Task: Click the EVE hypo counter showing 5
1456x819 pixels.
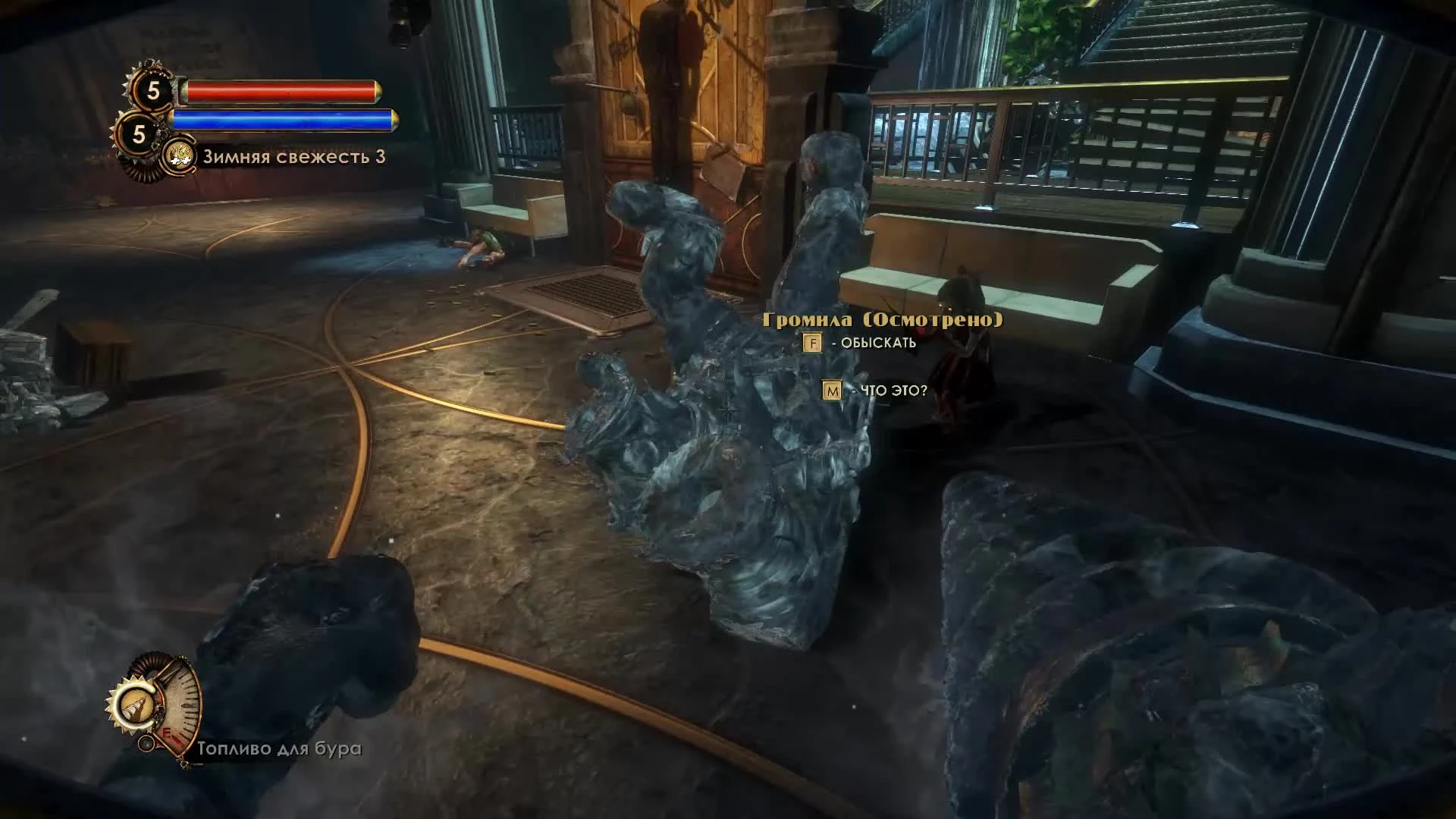Action: [139, 133]
